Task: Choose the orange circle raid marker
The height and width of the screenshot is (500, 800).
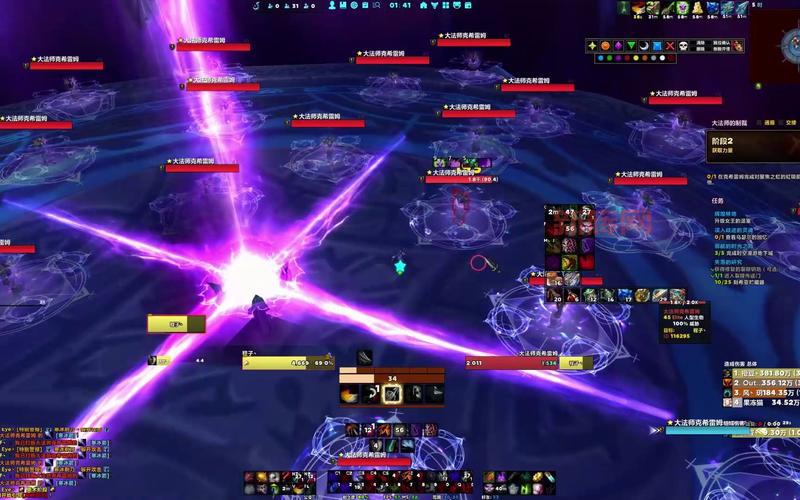Action: [x=606, y=46]
